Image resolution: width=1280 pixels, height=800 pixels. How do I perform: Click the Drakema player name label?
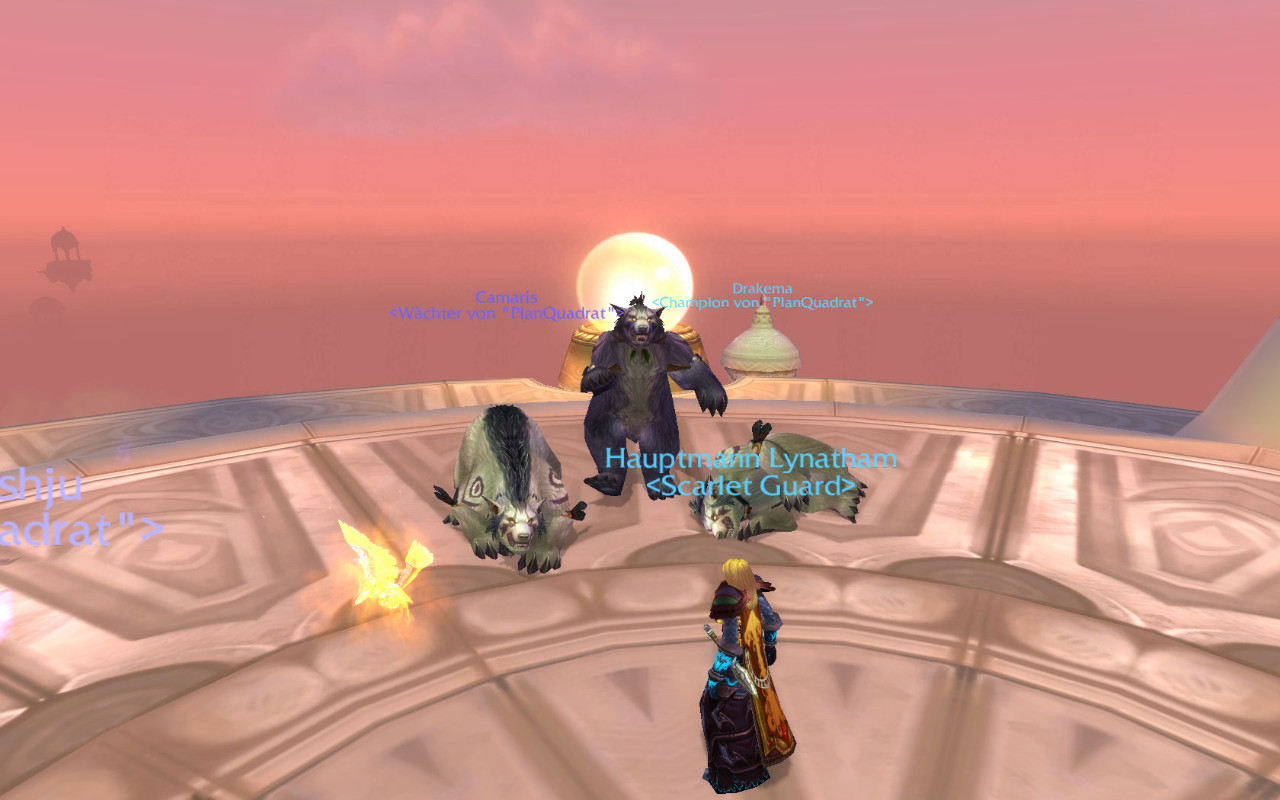[762, 289]
